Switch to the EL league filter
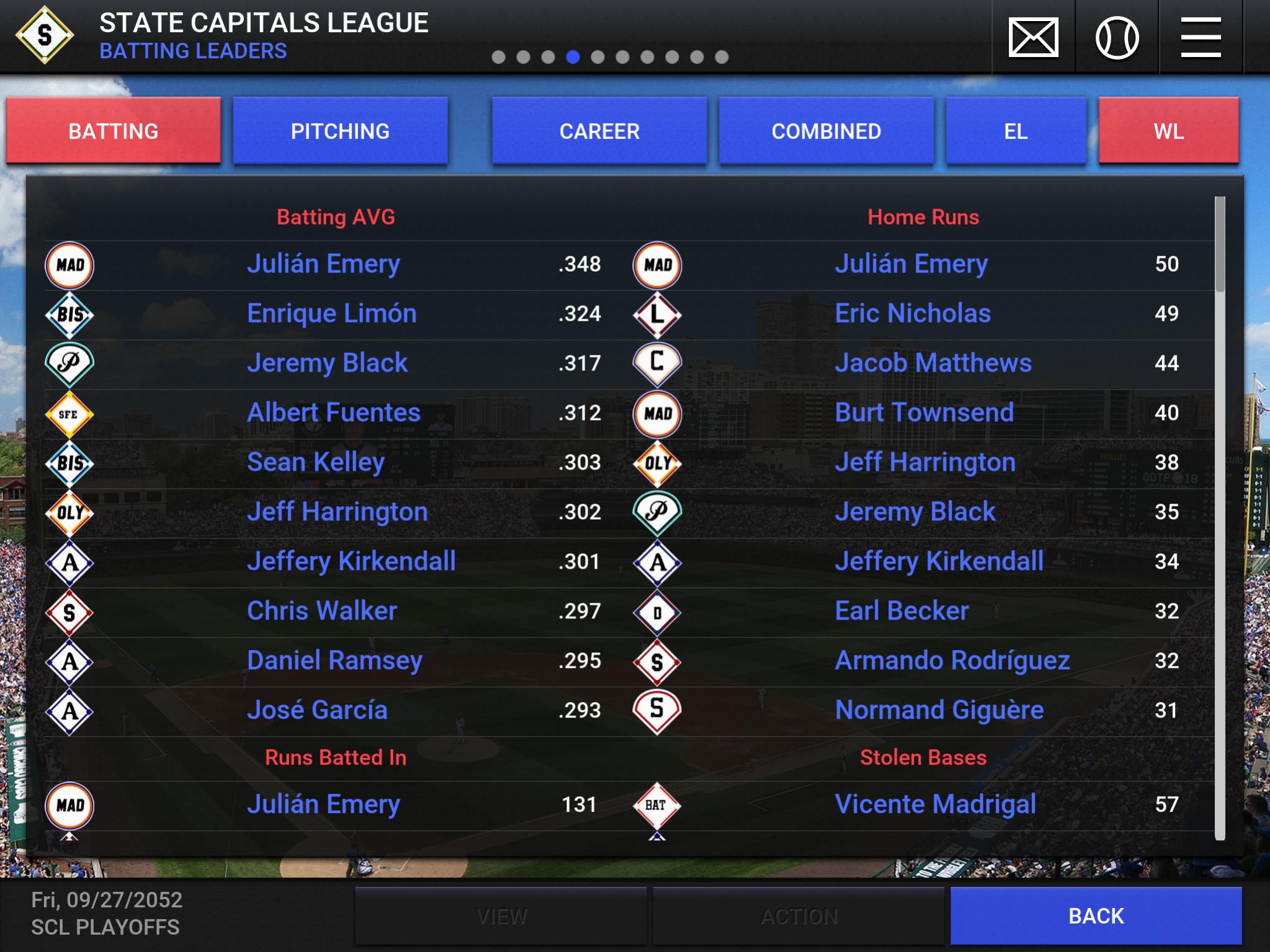 [x=1016, y=131]
